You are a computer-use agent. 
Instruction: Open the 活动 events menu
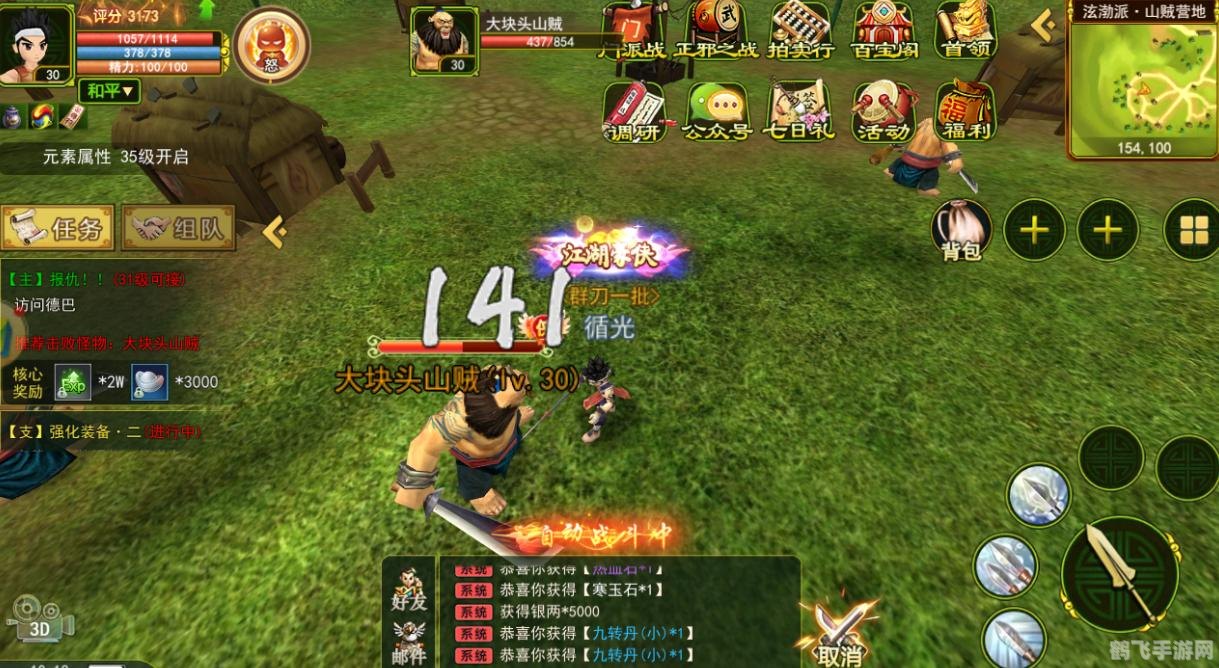coord(883,112)
